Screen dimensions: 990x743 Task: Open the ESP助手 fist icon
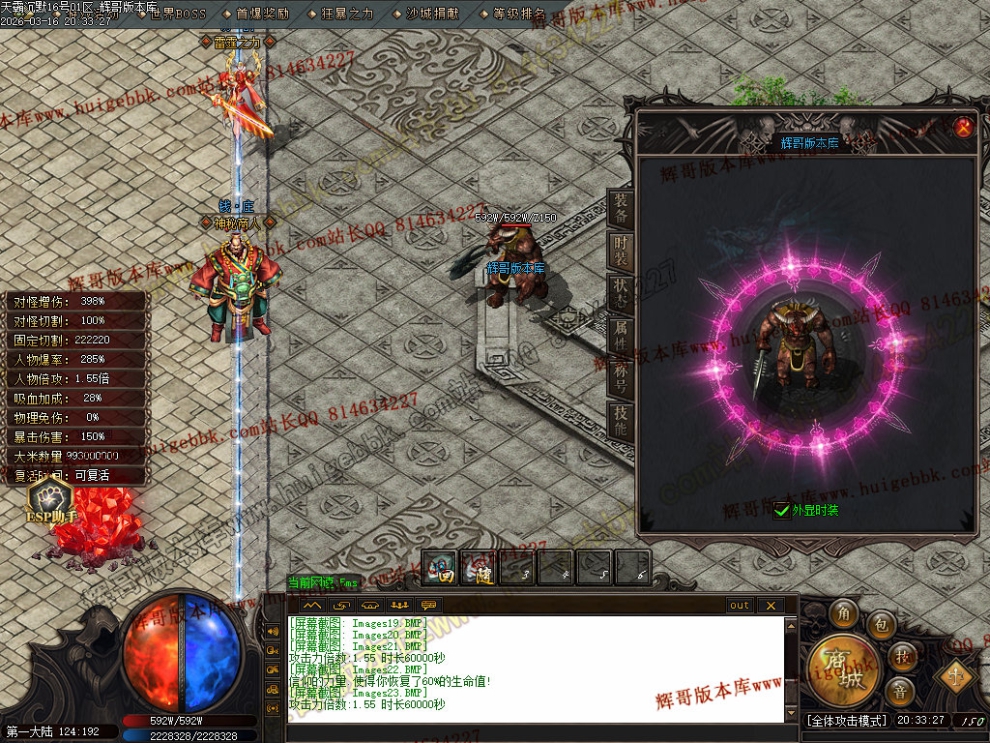pos(49,498)
